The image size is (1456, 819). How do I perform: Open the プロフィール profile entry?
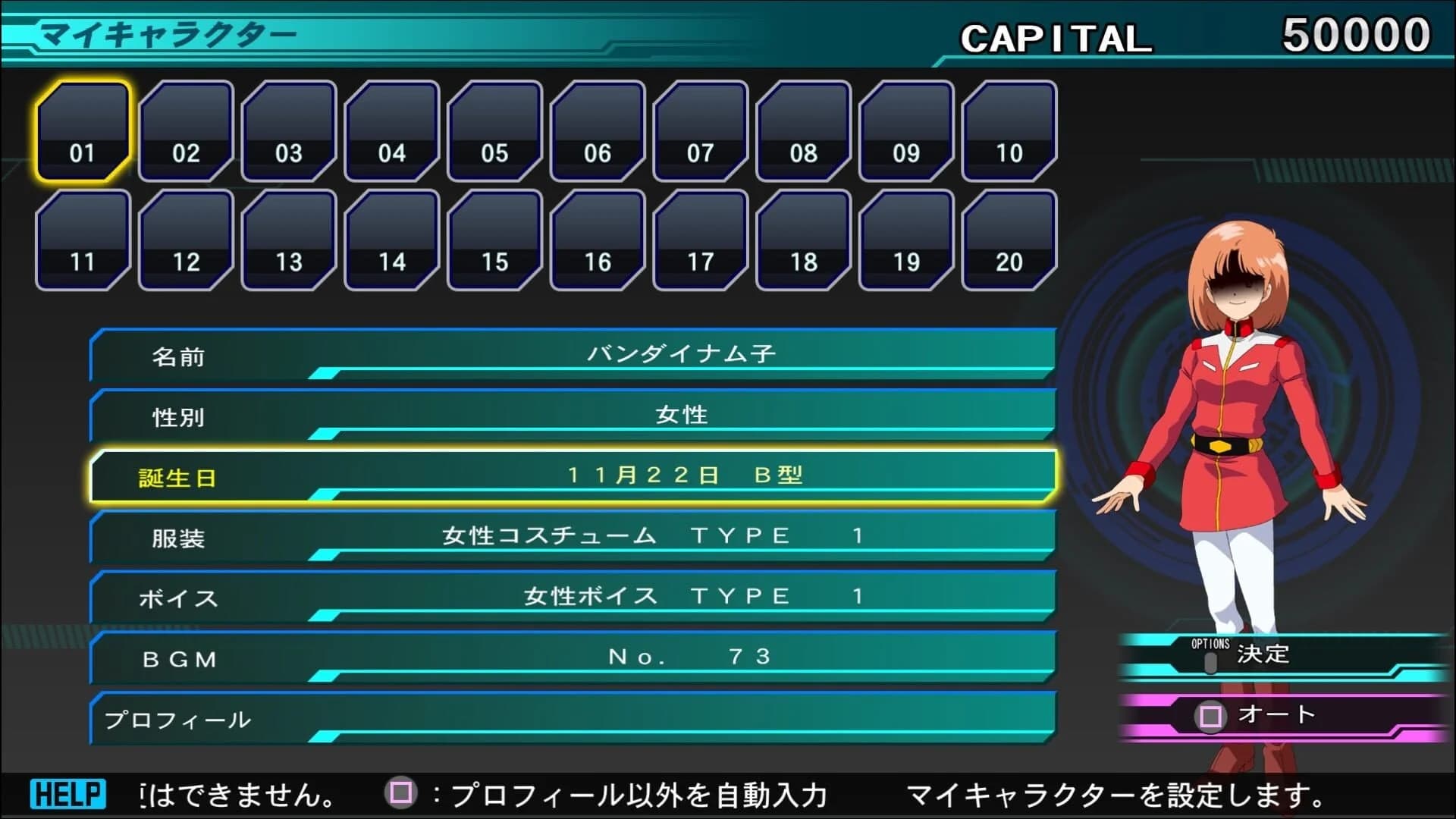point(573,718)
